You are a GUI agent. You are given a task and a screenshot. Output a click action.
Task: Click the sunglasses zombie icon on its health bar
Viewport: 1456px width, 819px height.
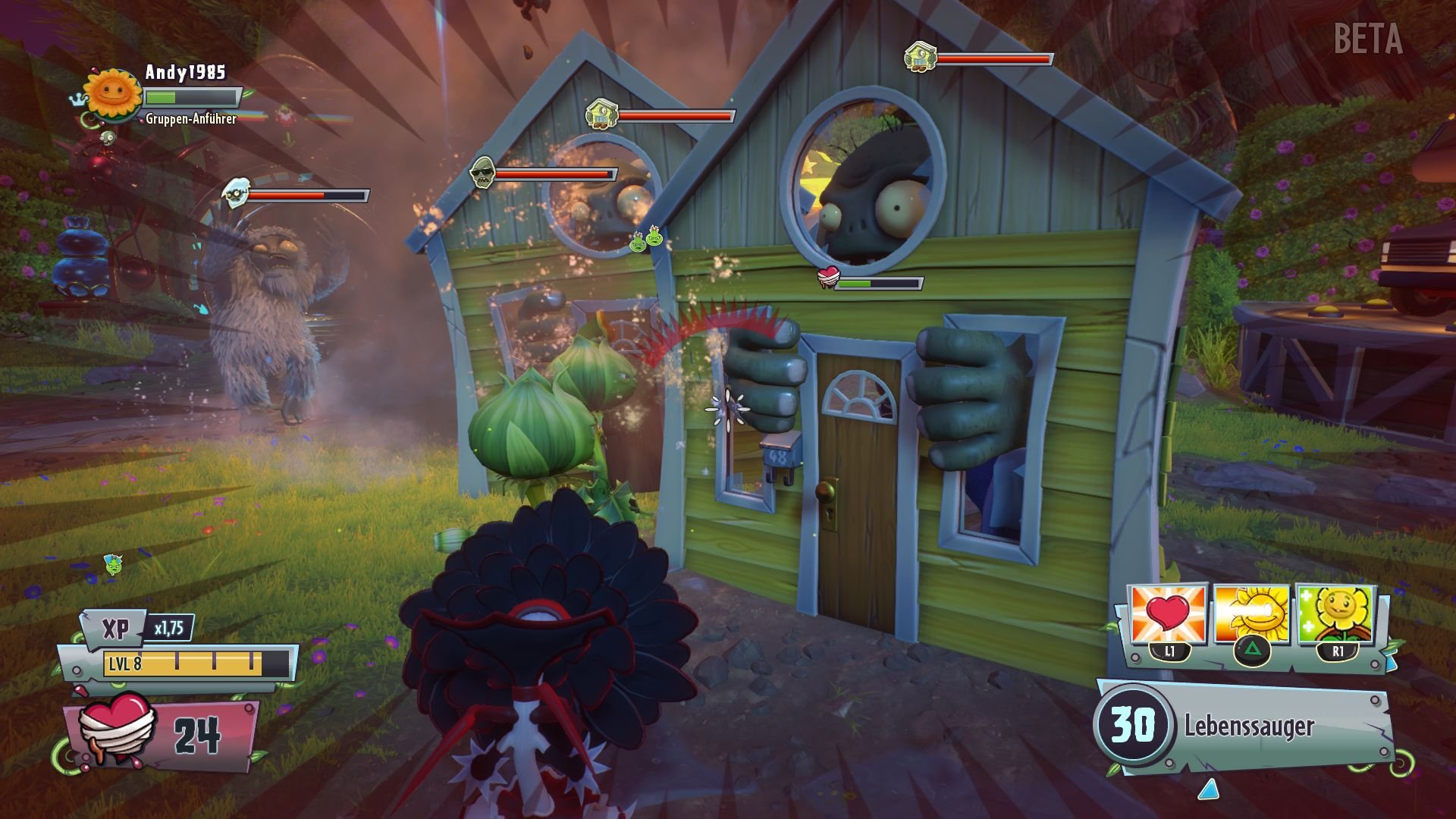tap(481, 173)
